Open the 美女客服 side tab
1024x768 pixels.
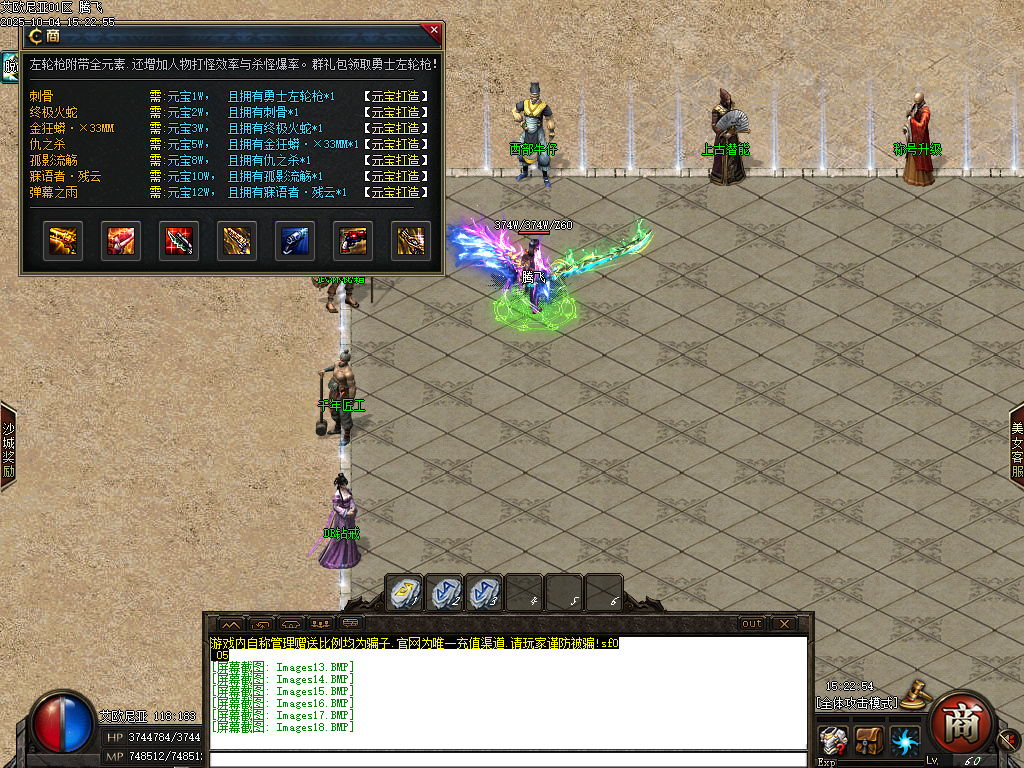click(1016, 448)
